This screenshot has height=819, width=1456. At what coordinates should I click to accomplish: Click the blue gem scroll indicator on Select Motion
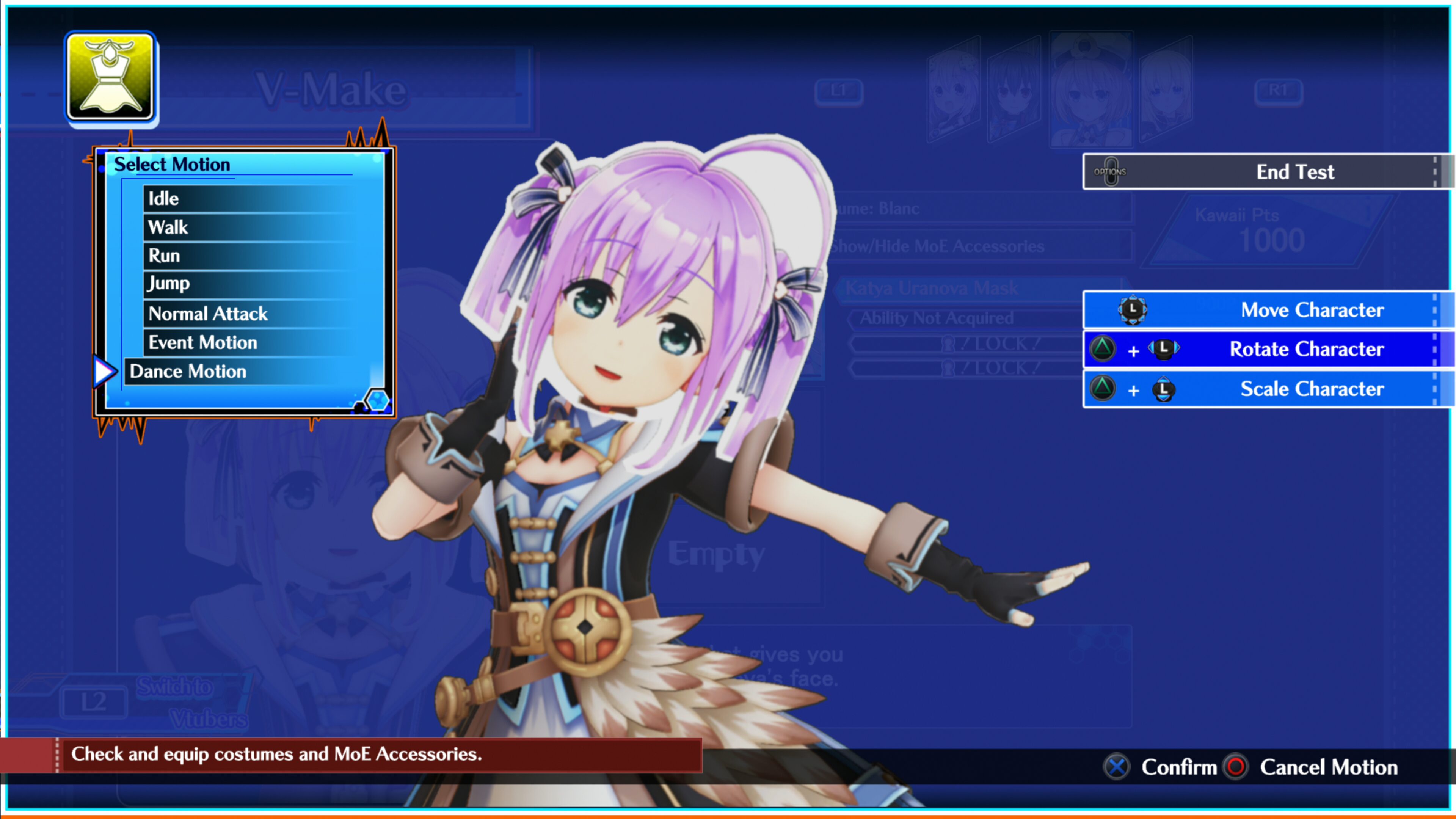click(378, 401)
